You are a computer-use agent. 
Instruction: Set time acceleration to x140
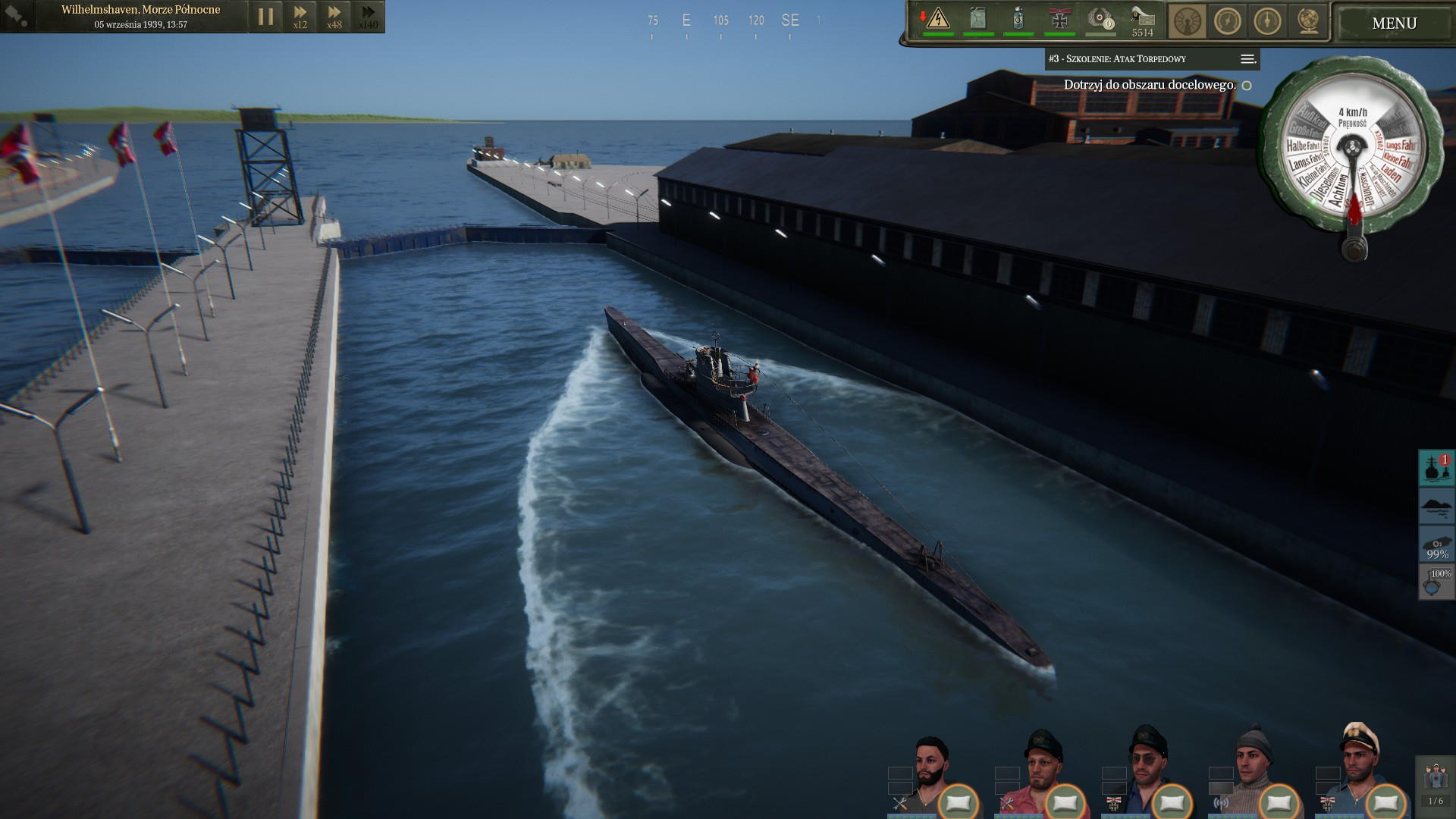[369, 16]
